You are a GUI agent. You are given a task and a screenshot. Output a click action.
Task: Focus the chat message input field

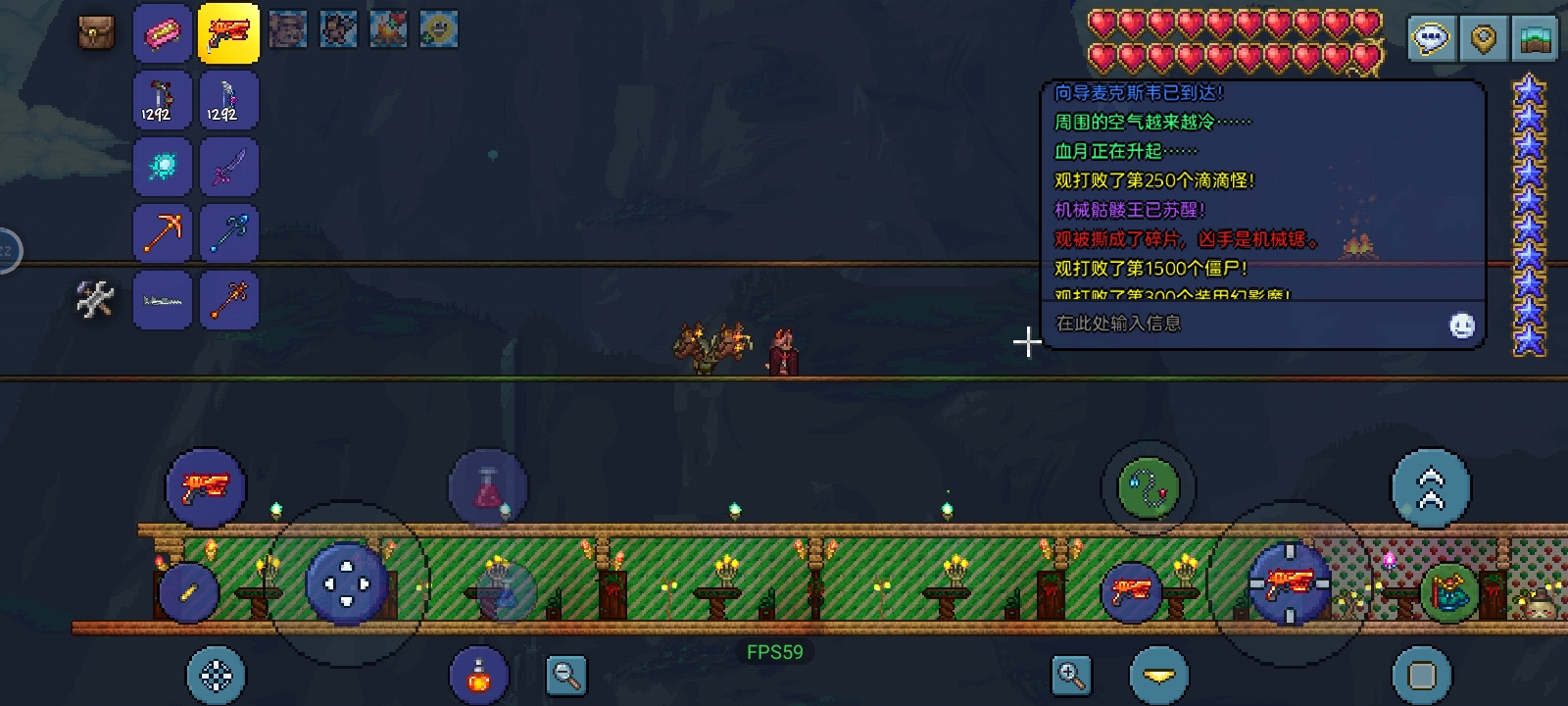(1245, 324)
